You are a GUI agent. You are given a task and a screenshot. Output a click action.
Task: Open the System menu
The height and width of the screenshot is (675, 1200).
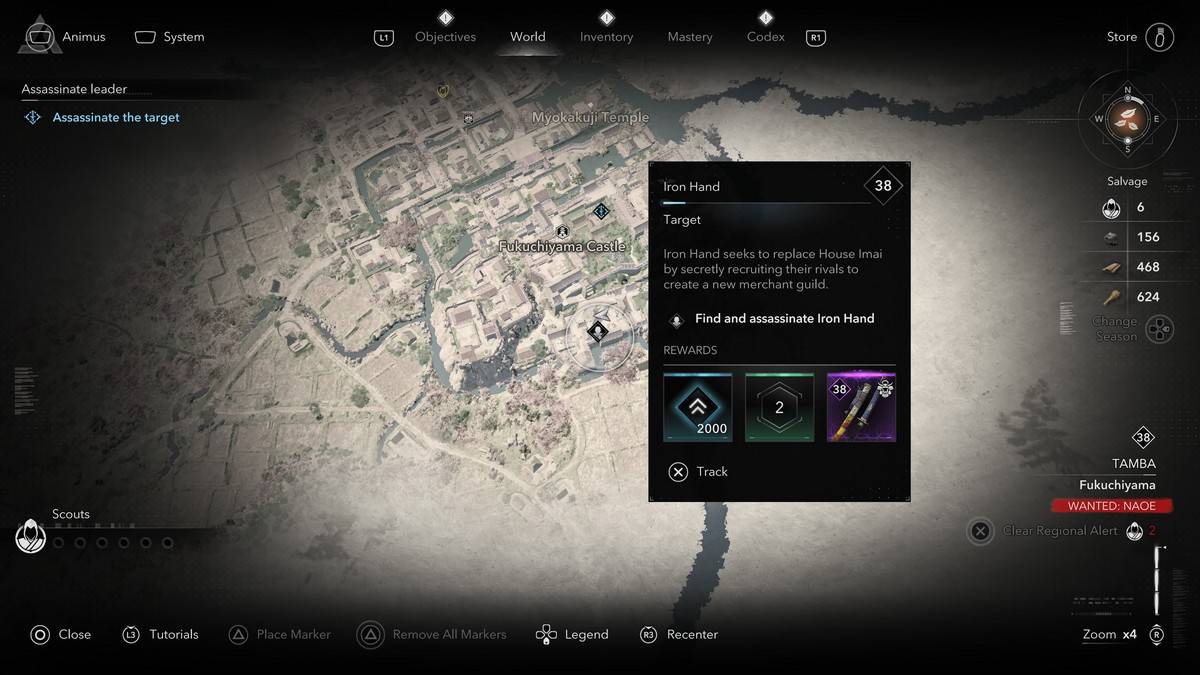pyautogui.click(x=183, y=37)
